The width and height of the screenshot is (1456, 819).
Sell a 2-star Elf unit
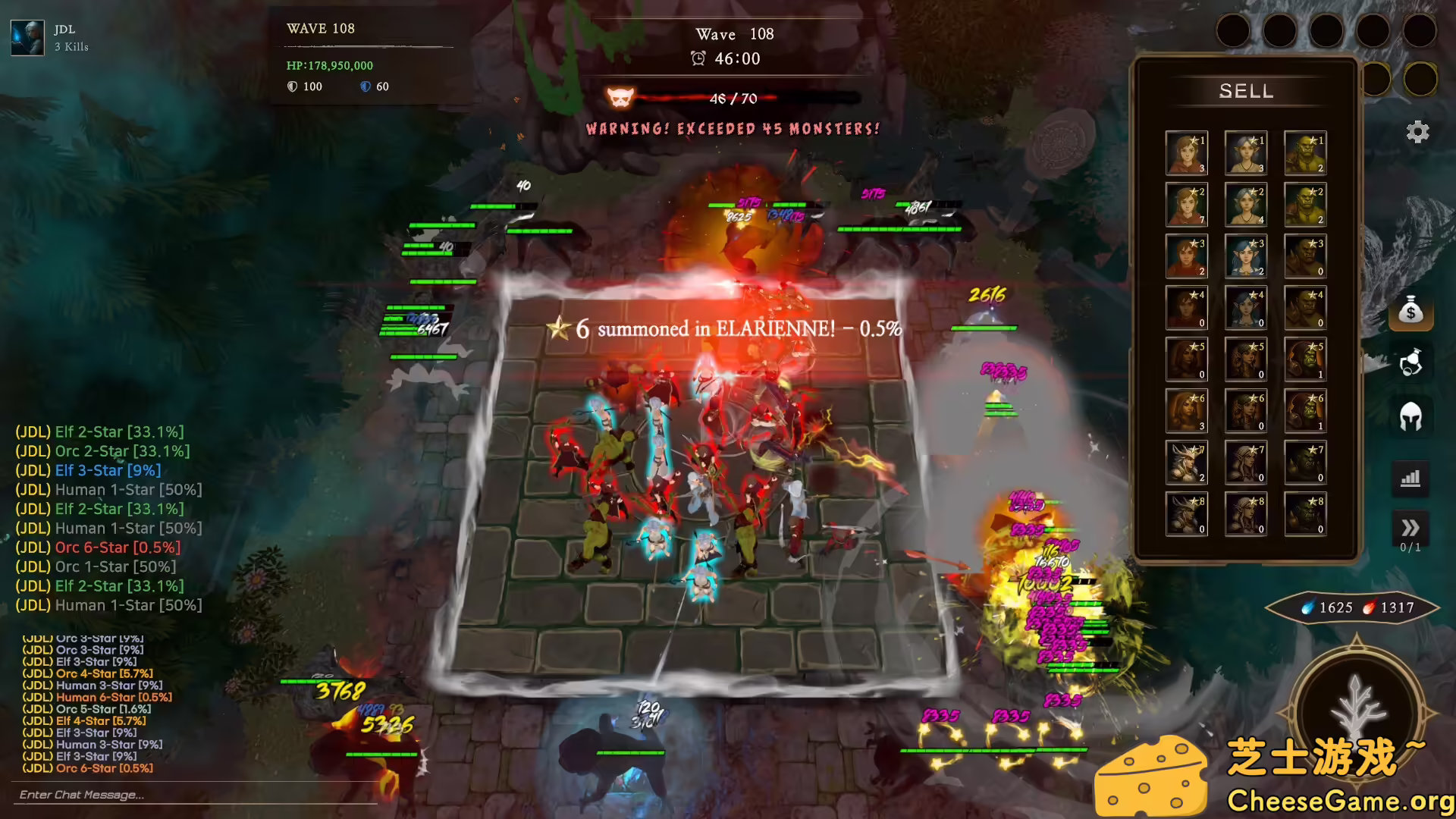coord(1246,205)
